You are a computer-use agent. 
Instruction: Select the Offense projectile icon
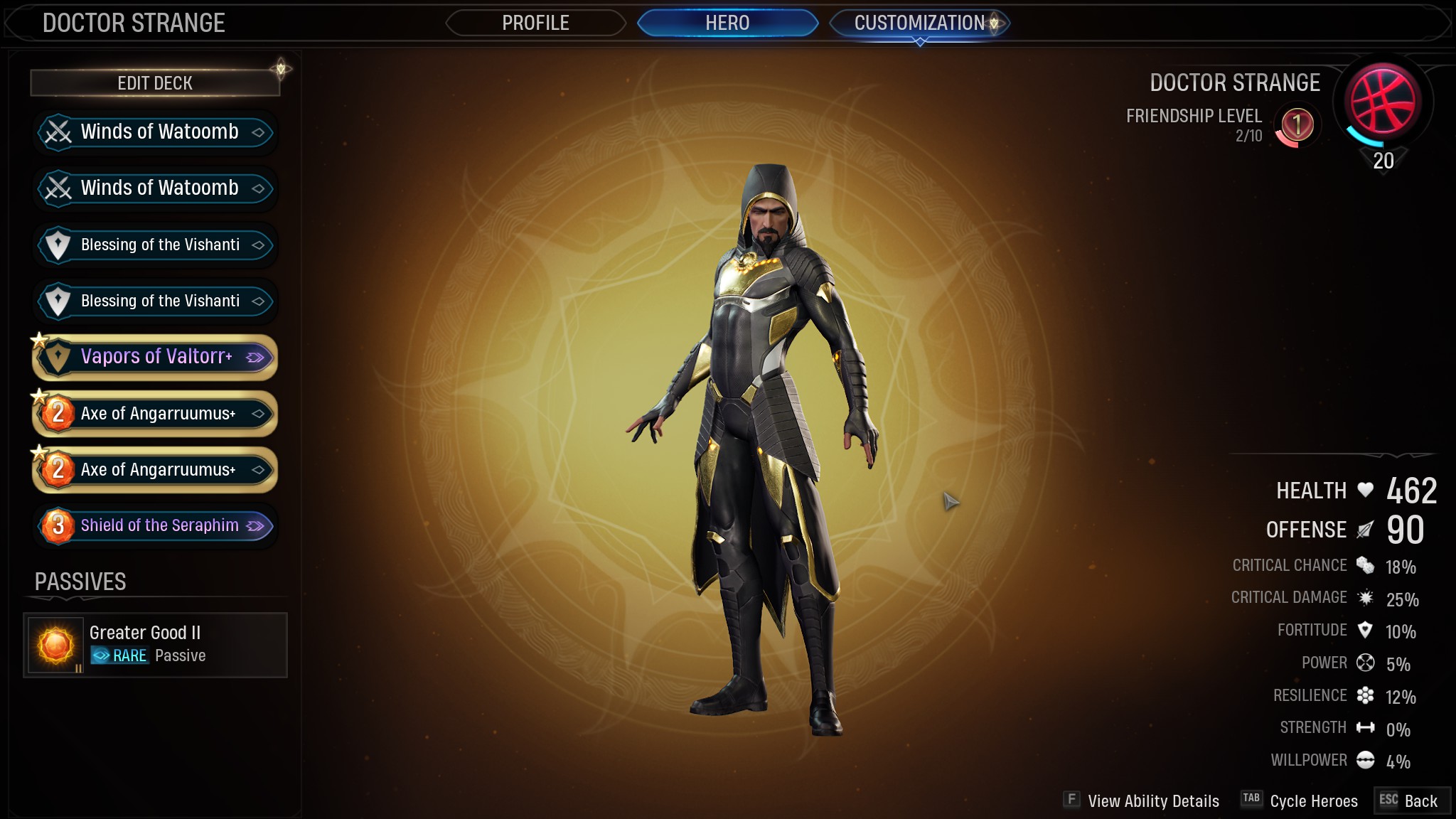(1364, 529)
